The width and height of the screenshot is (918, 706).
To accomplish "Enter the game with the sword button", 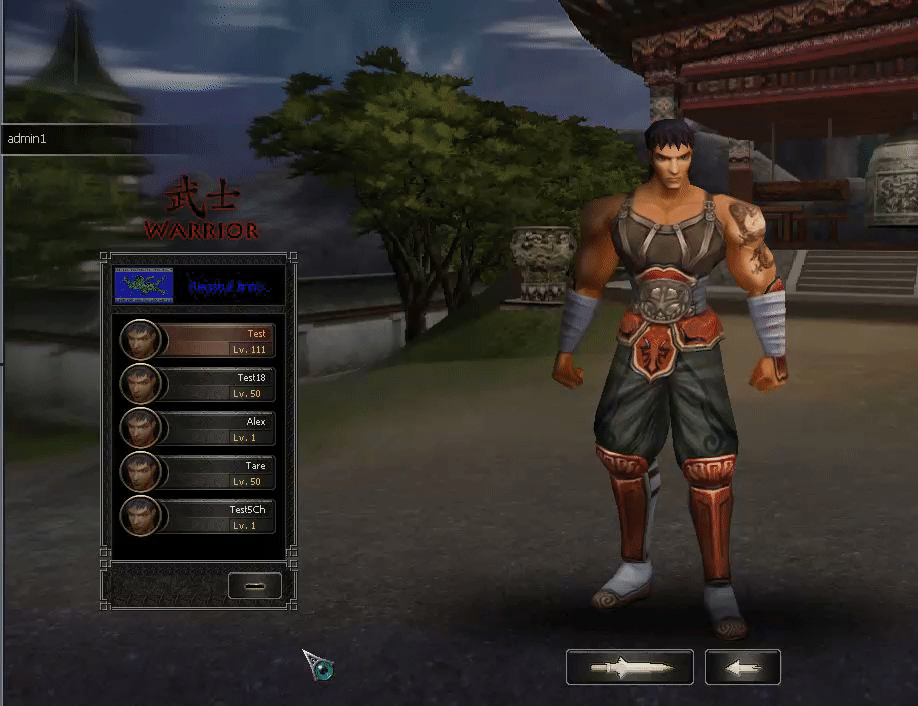I will (x=629, y=667).
